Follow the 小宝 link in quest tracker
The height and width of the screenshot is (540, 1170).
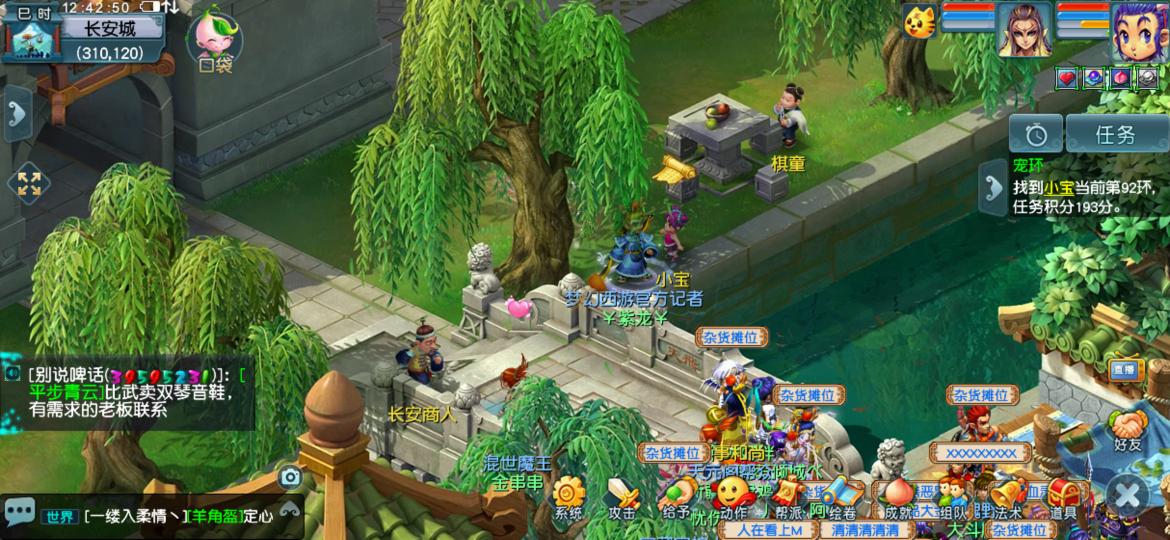pyautogui.click(x=1060, y=187)
